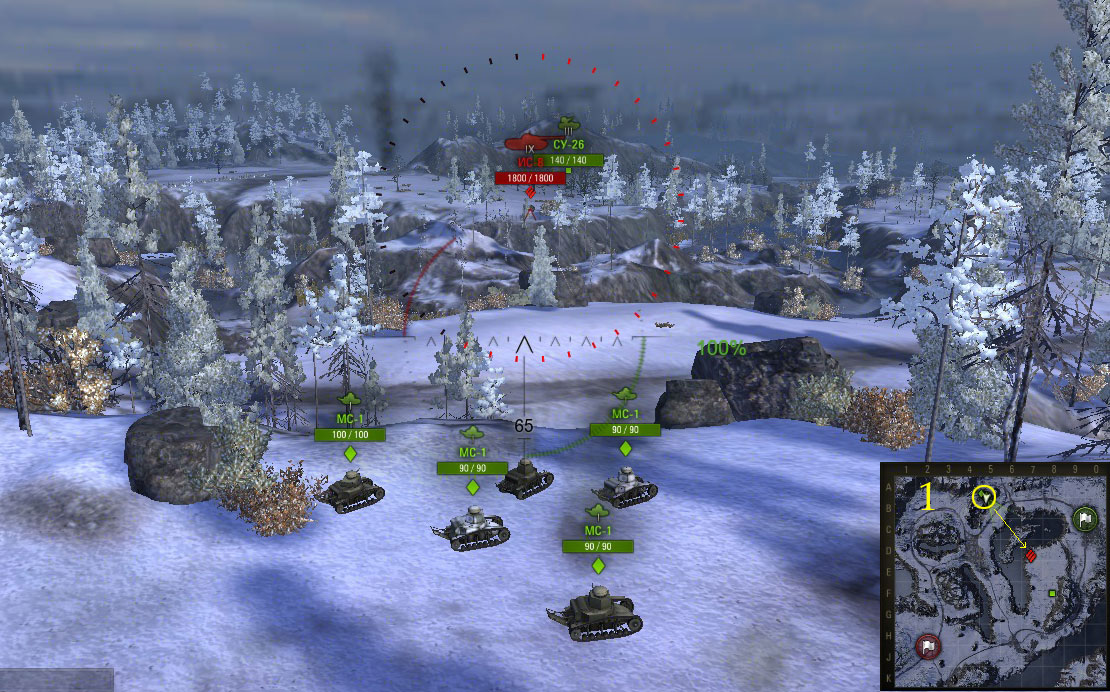Select the green allied base flag on minimap
The image size is (1110, 692).
pos(1084,519)
